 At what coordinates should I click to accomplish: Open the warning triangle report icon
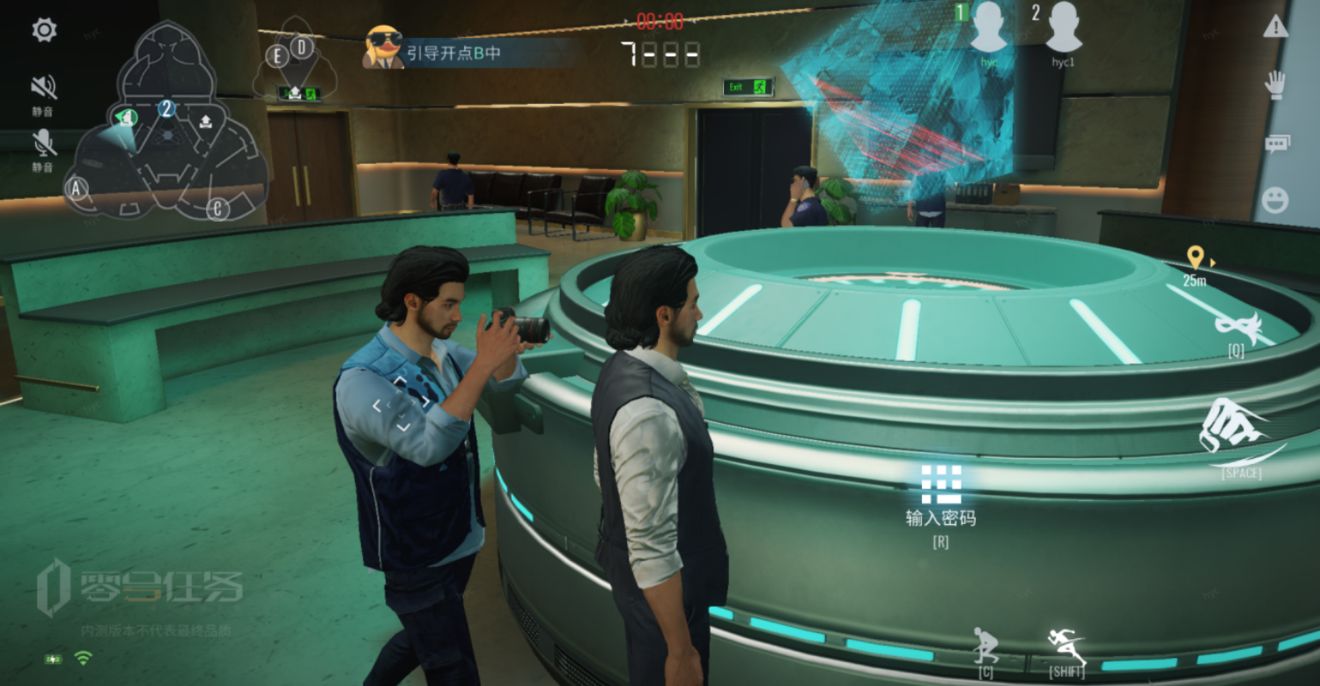click(x=1276, y=28)
